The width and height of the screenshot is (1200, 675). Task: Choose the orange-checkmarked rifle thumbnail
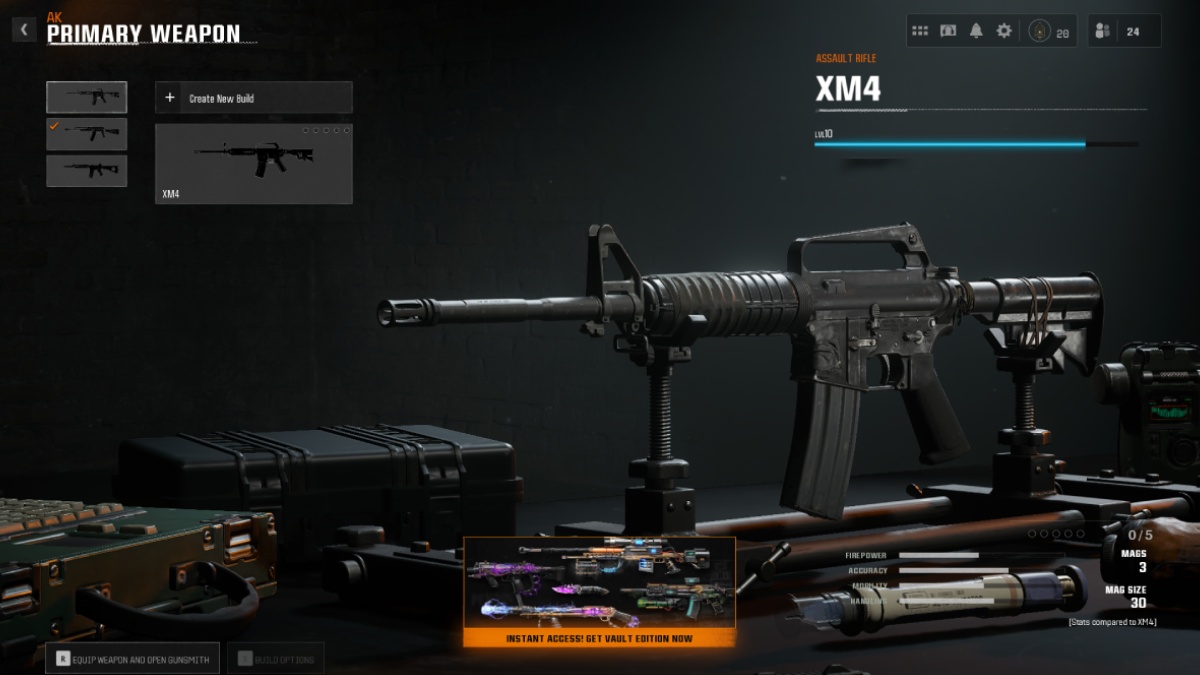click(87, 133)
